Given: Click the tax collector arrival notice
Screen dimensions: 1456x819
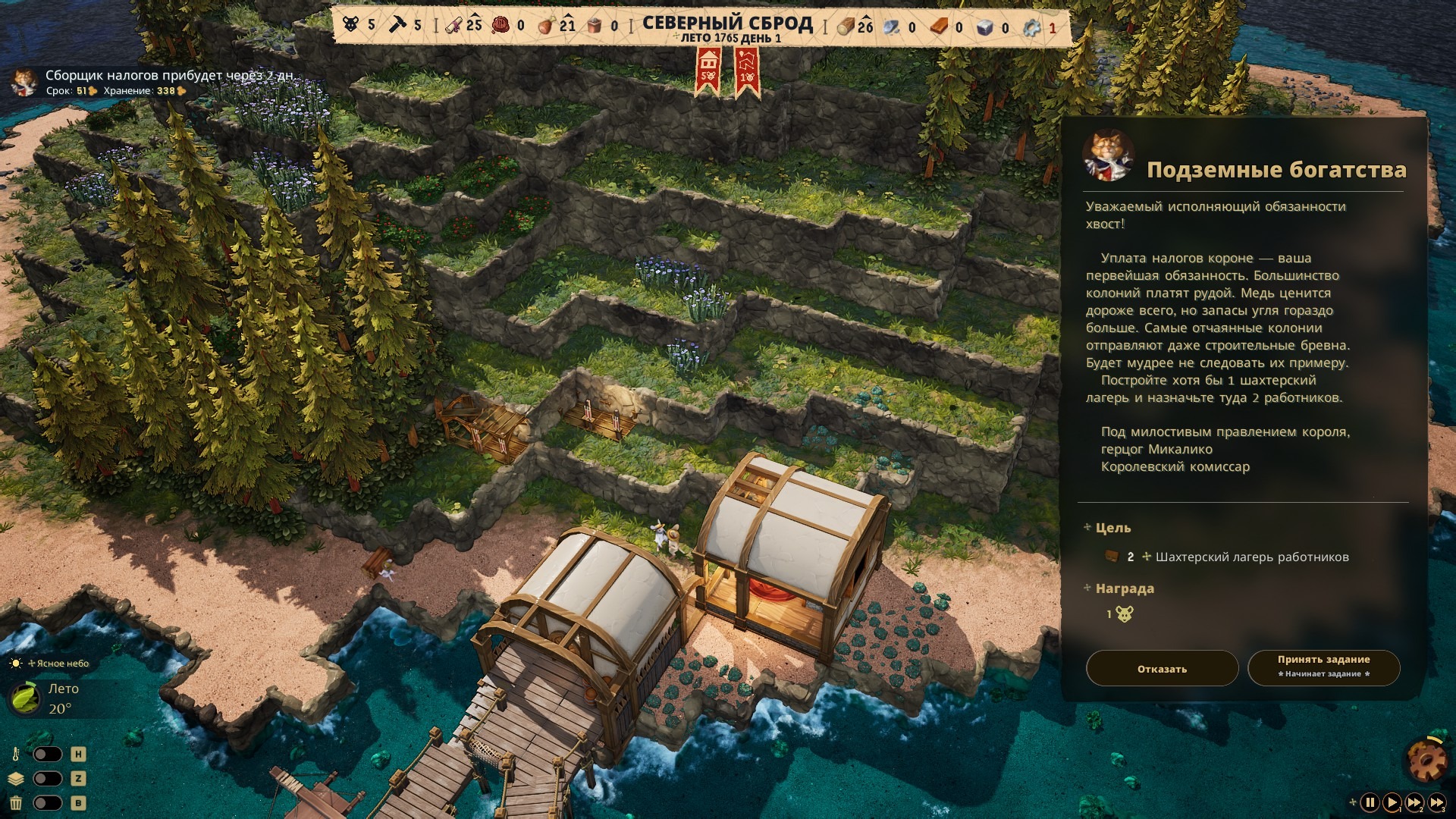Looking at the screenshot, I should pos(167,76).
